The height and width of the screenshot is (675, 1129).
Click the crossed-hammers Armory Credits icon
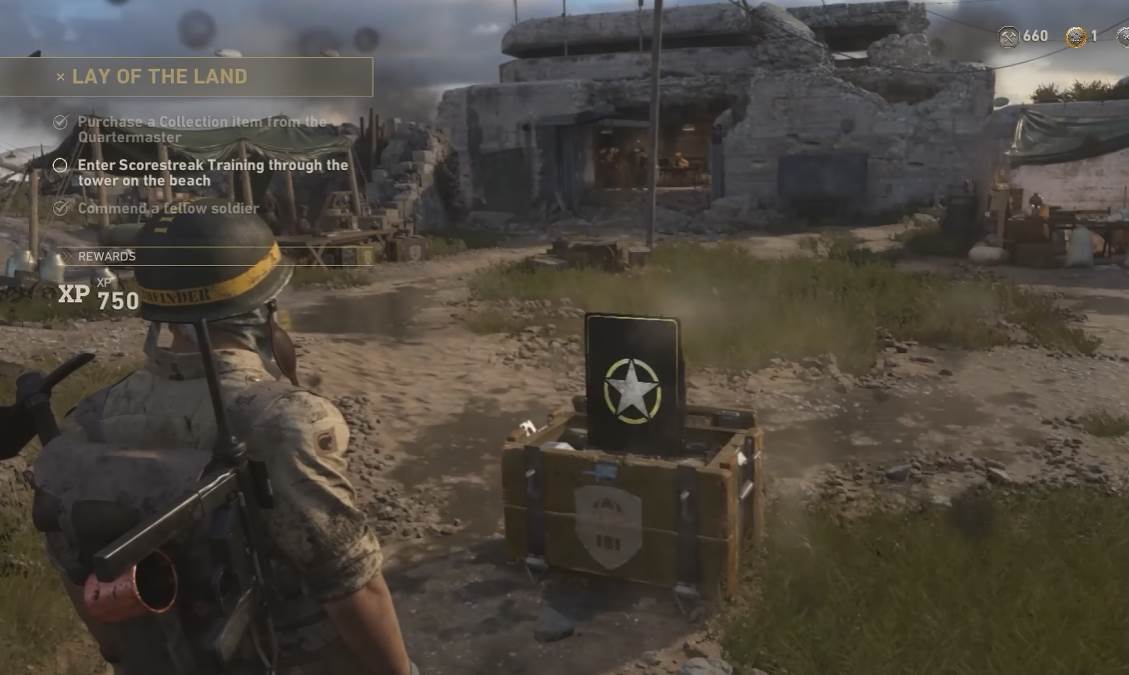tap(1008, 36)
